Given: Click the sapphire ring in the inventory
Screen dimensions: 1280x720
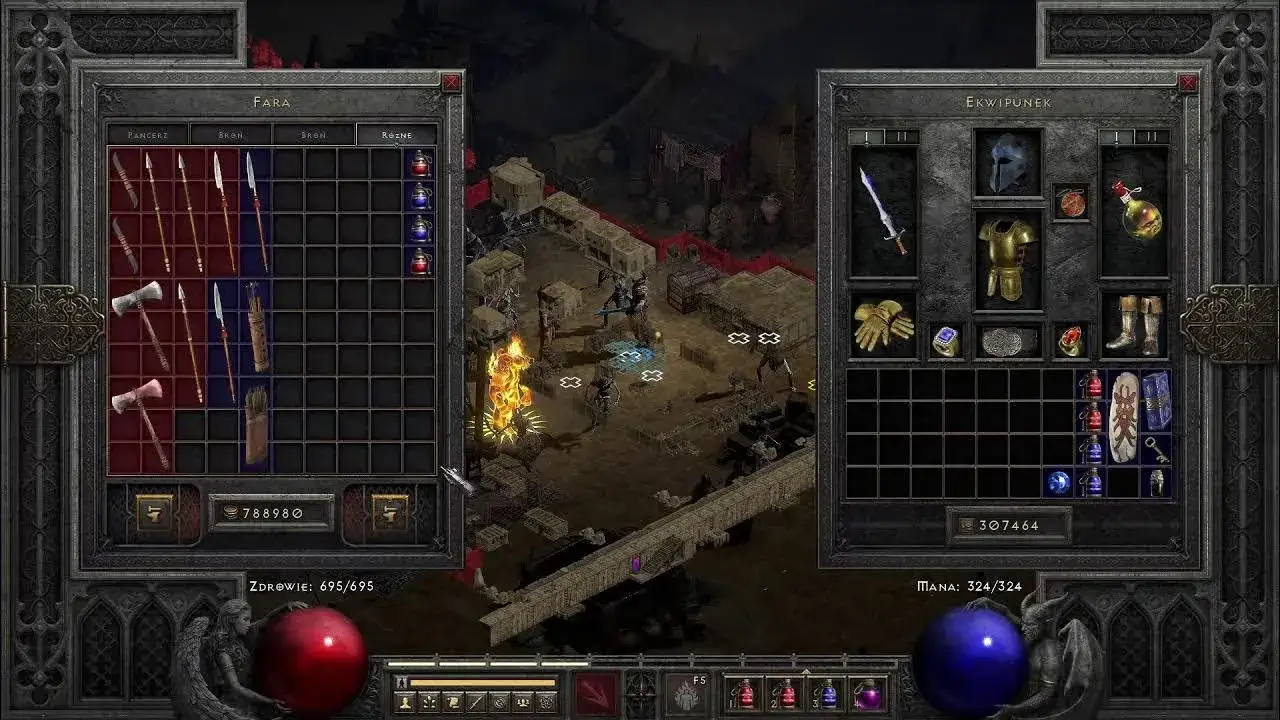Looking at the screenshot, I should pos(943,342).
